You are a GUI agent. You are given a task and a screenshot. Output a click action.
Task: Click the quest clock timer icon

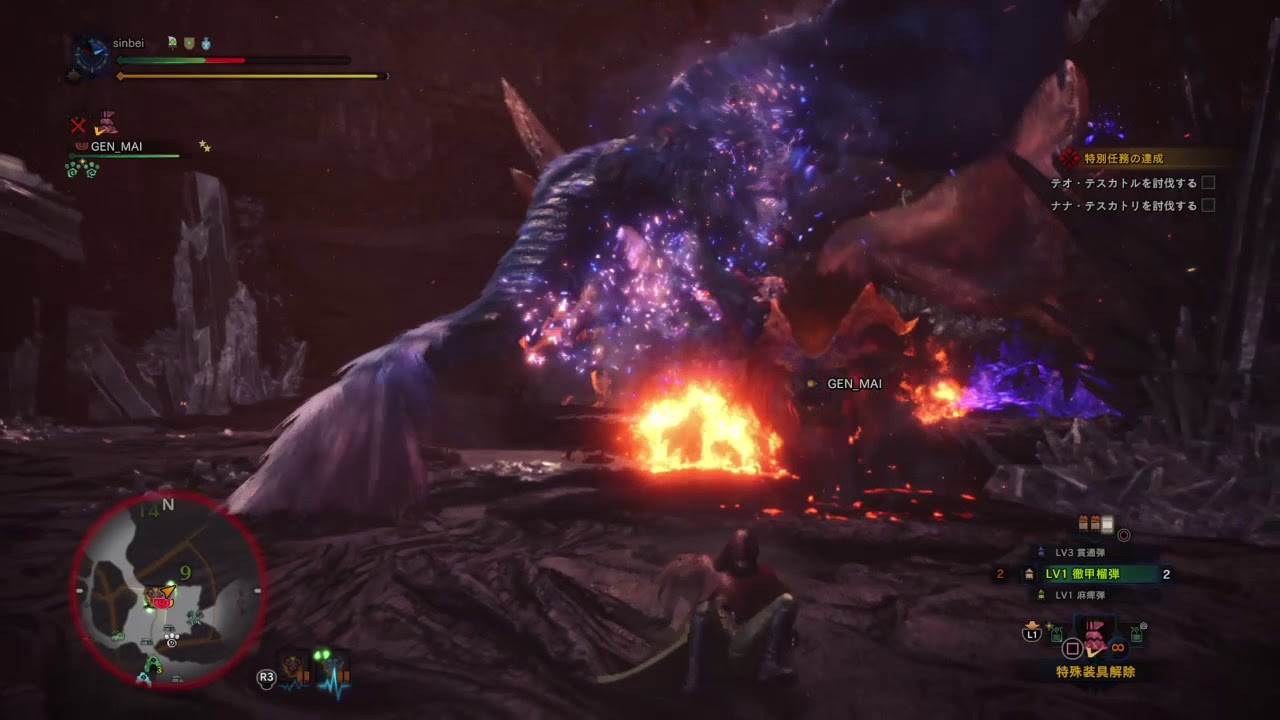91,54
